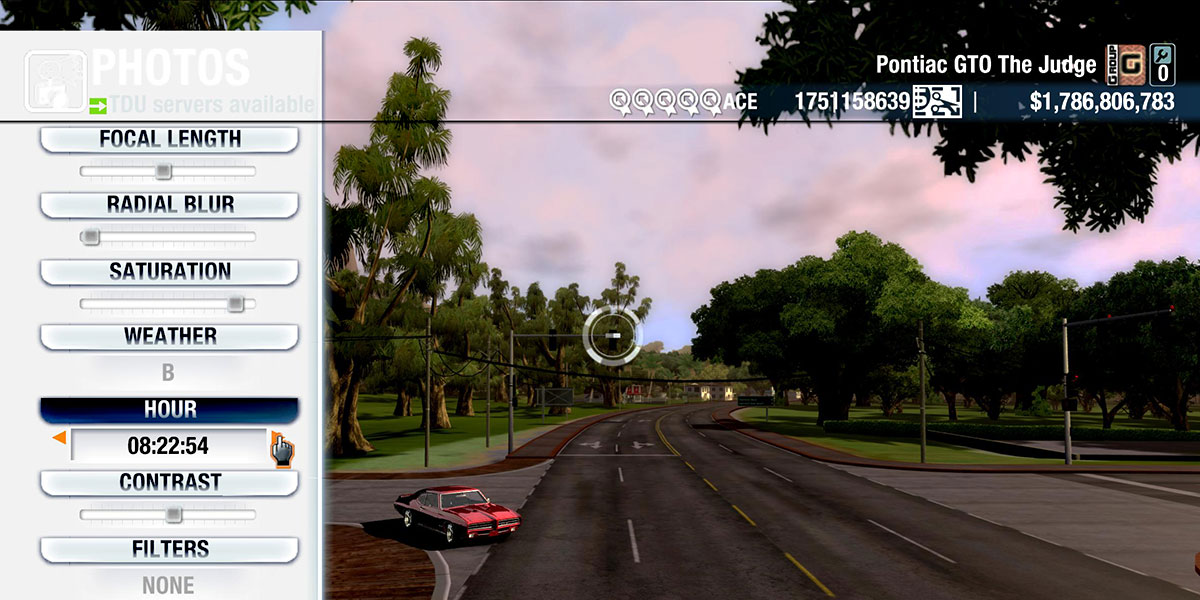Select the highlighted Hour option
Screen dimensions: 1200x600
[x=169, y=410]
